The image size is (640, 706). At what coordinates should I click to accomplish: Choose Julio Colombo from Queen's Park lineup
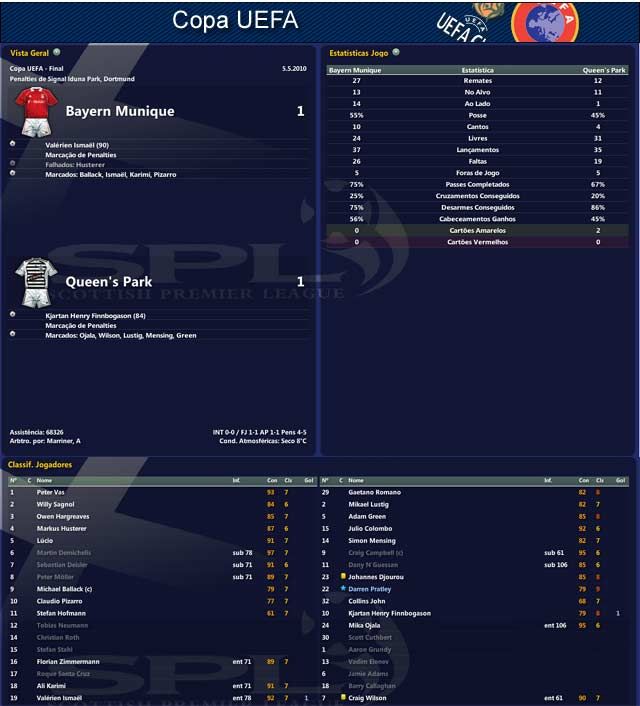(x=370, y=529)
